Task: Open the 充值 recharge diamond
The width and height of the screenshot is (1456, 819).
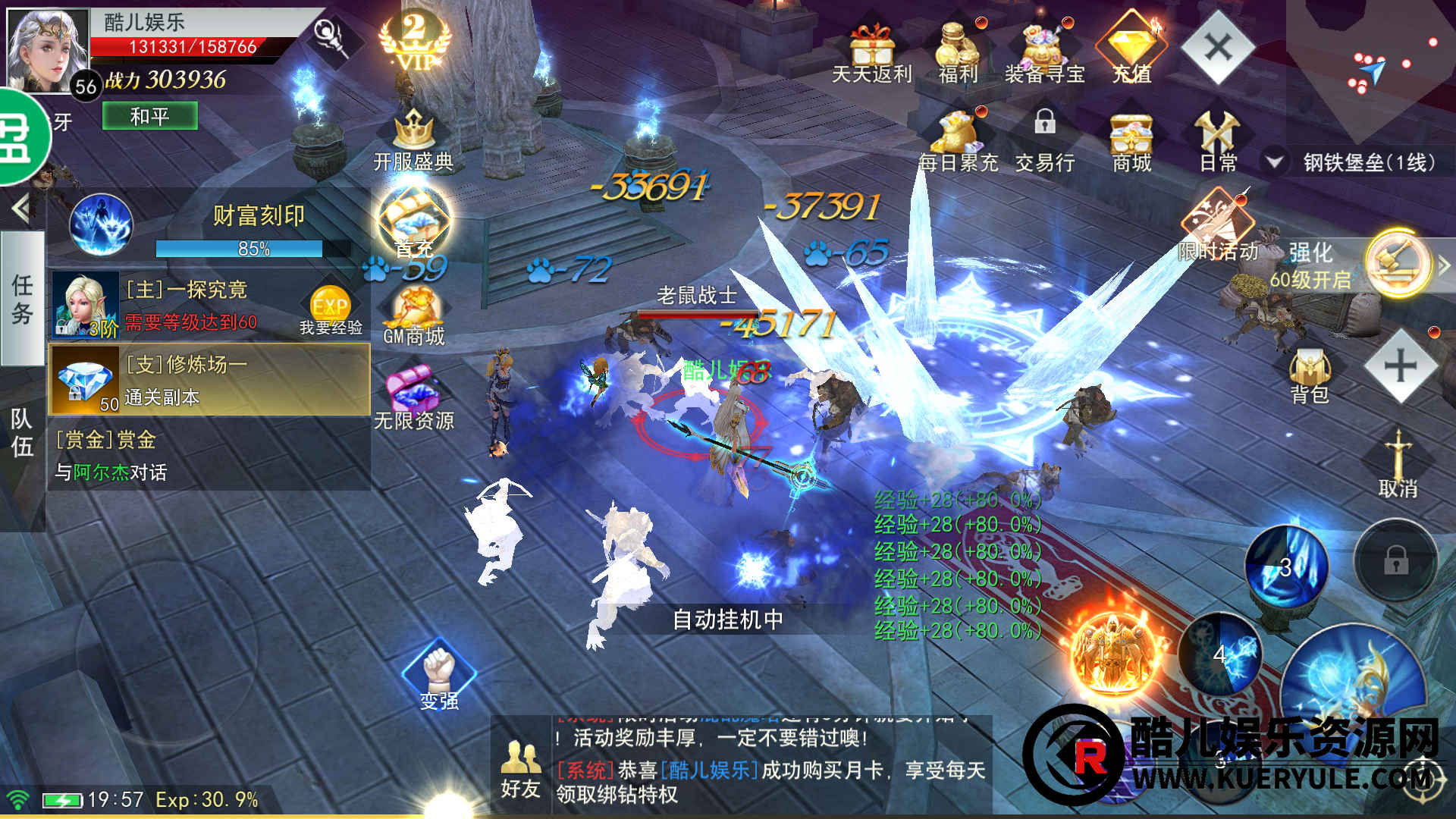Action: (1131, 47)
